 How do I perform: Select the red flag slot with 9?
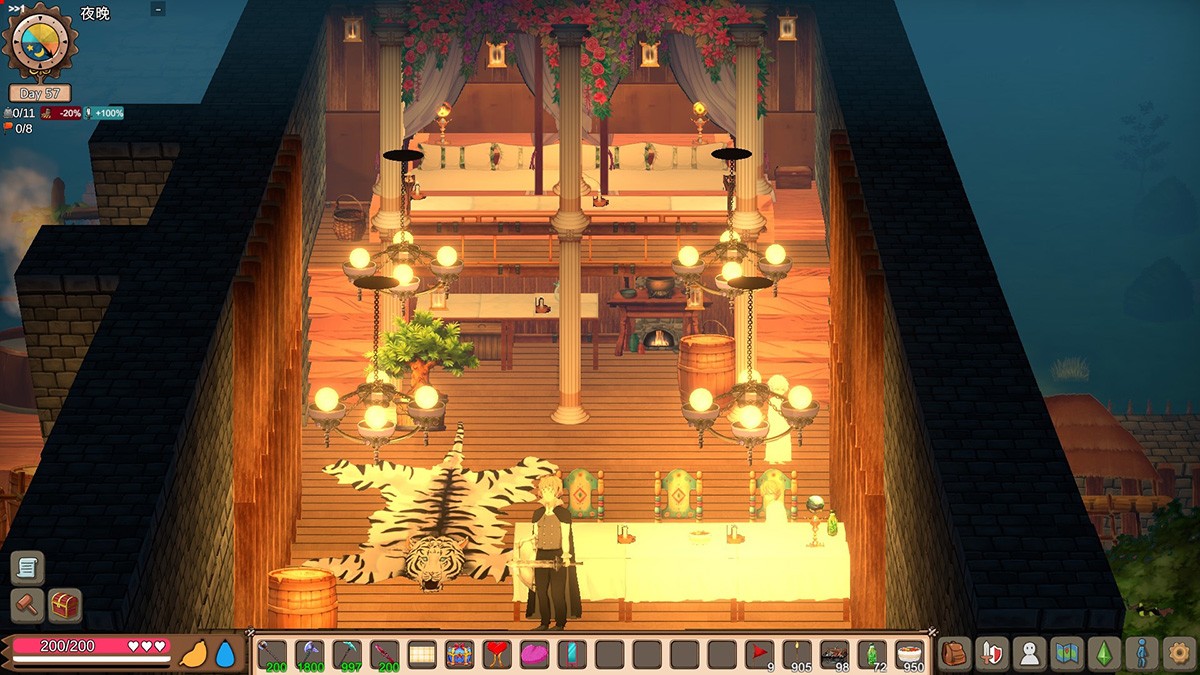click(x=760, y=655)
